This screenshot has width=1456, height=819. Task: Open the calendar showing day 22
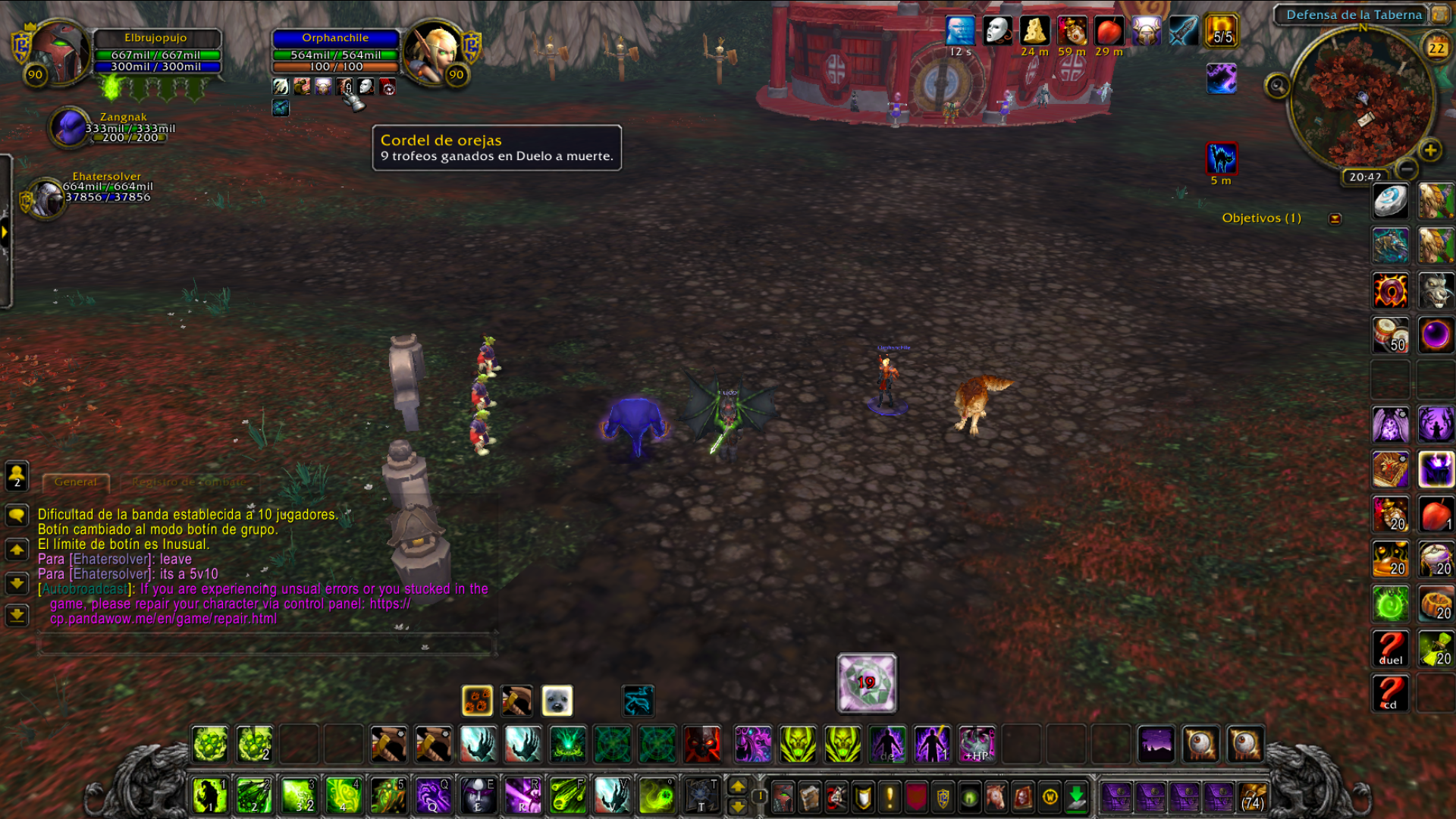pyautogui.click(x=1436, y=49)
